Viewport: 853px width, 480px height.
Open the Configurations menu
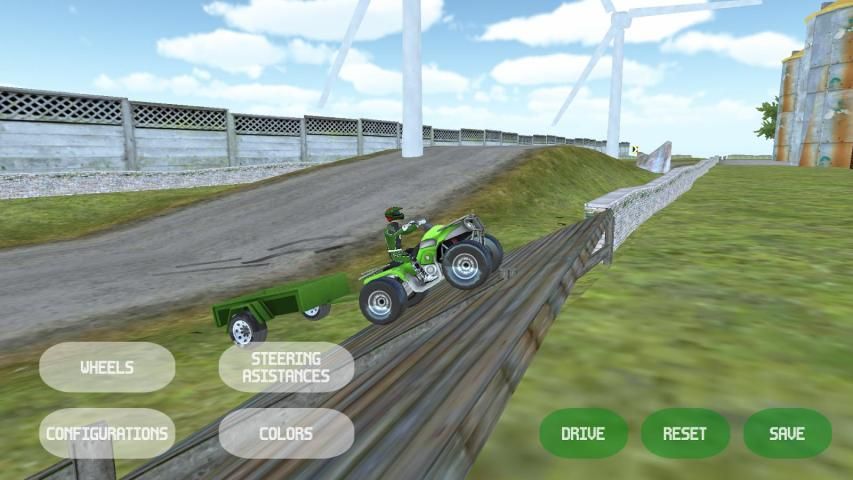click(x=107, y=434)
